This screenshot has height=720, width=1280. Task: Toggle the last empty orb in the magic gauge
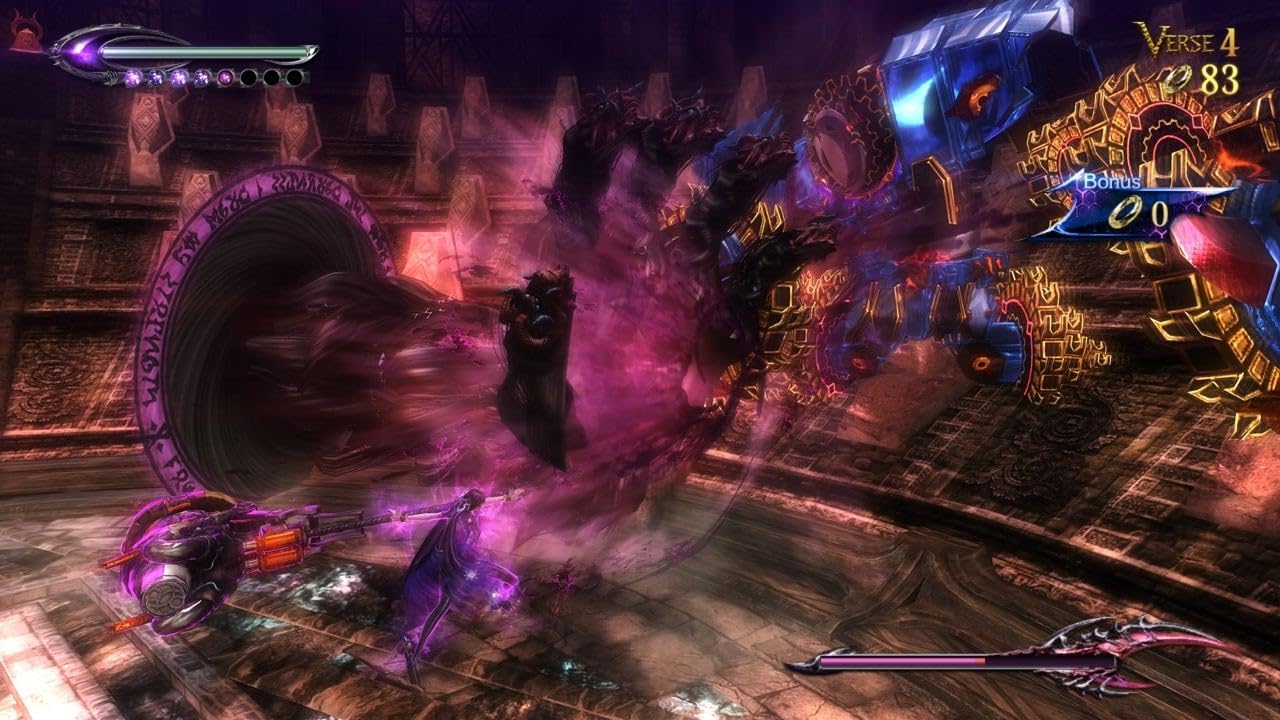click(293, 78)
